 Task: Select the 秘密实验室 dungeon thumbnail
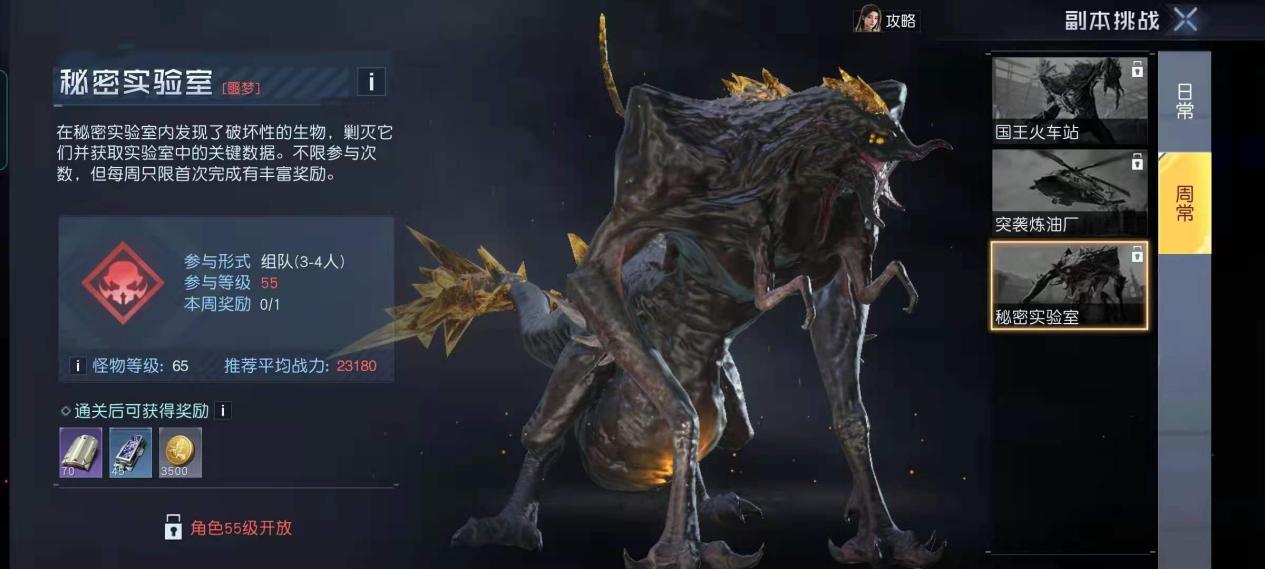pos(1068,286)
